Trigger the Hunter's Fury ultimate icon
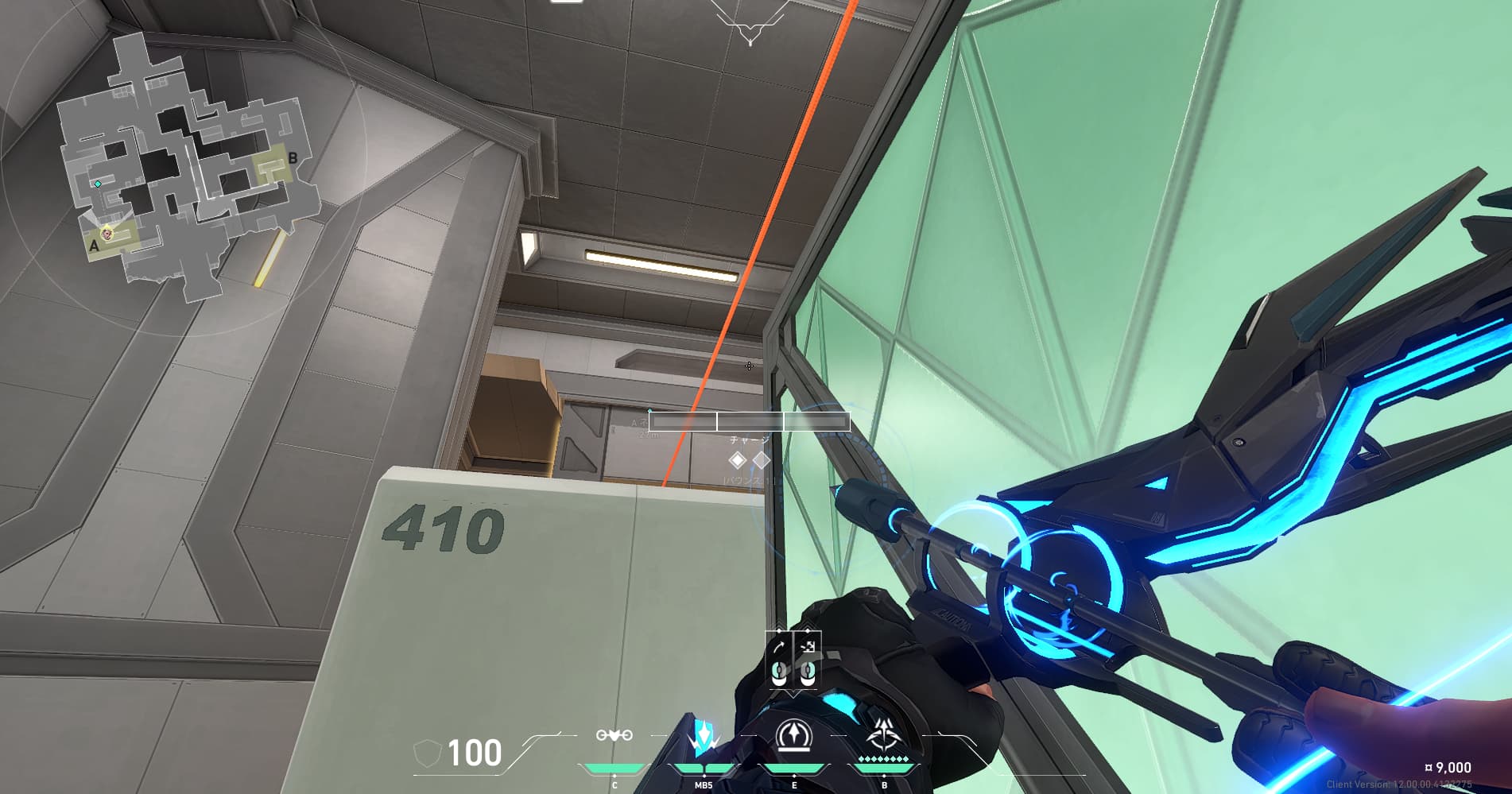Screen dimensions: 1512x794 click(883, 735)
